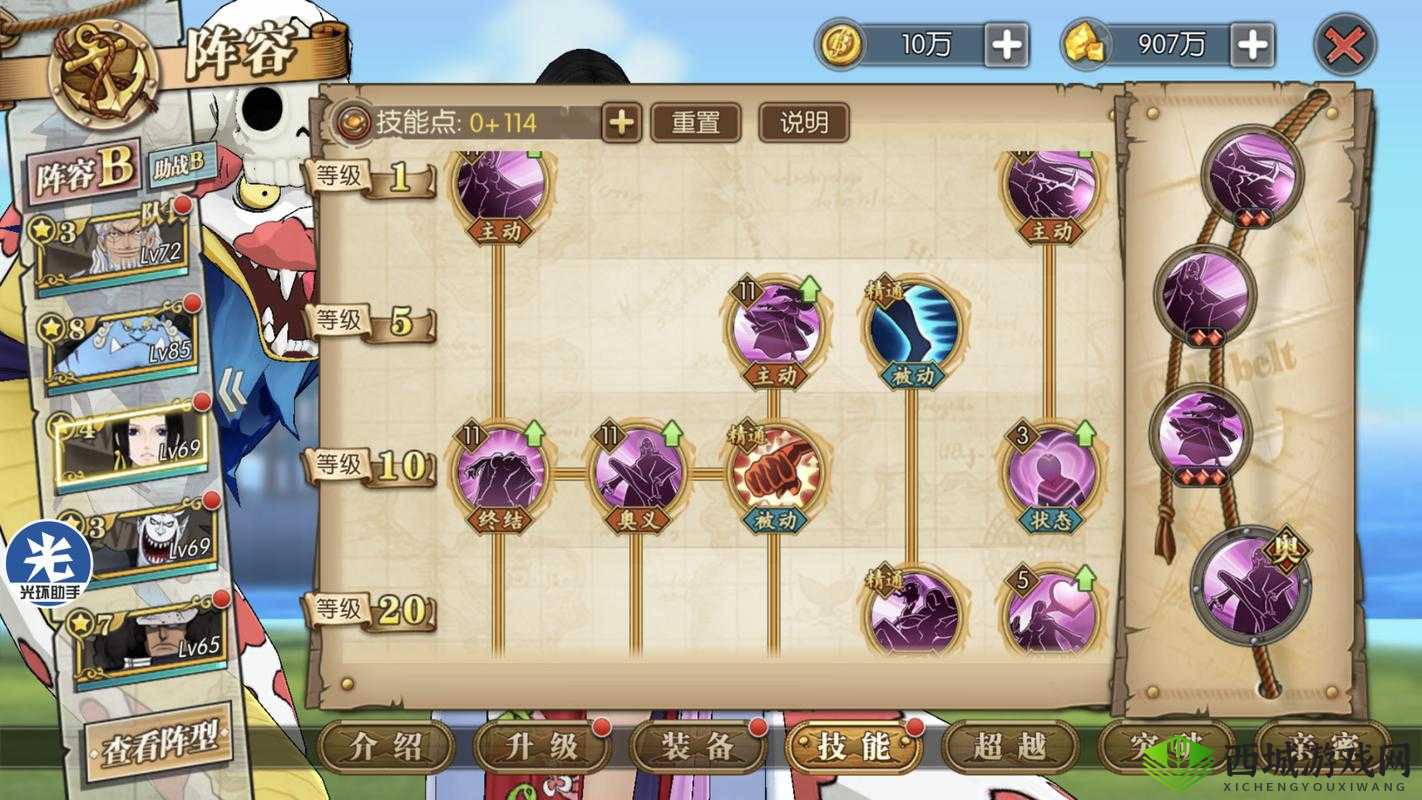This screenshot has width=1422, height=800.
Task: Open the 升级 upgrade tab
Action: coord(541,746)
